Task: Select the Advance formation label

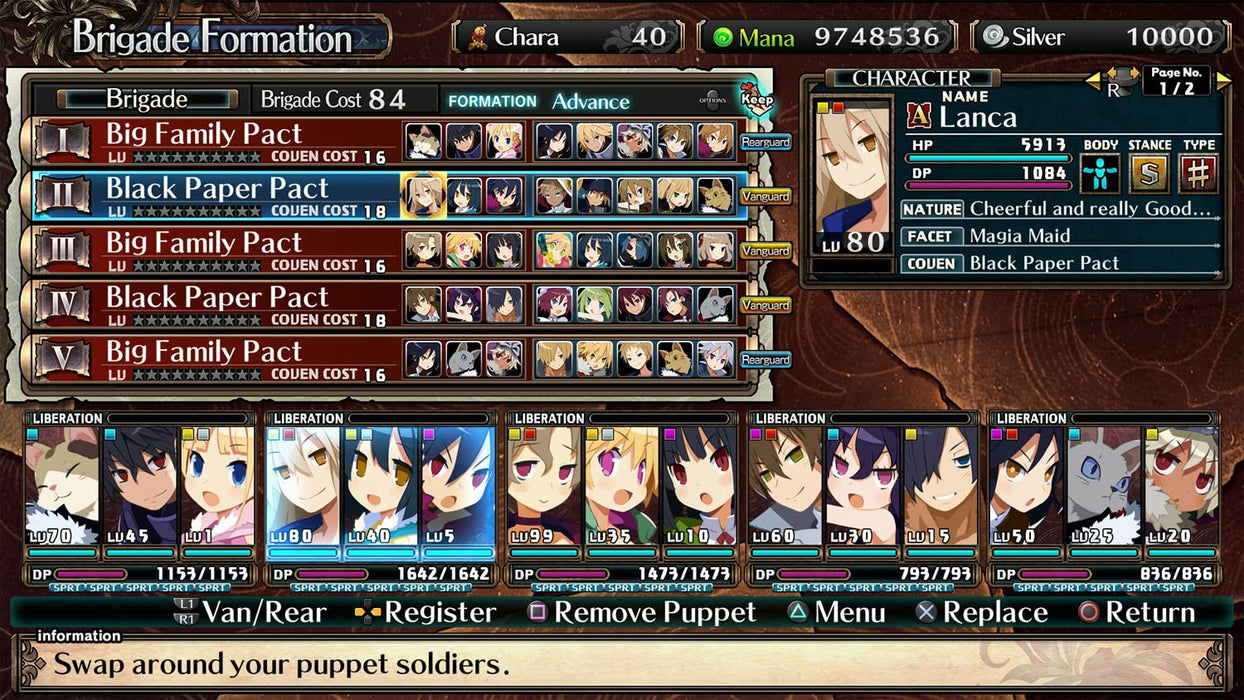Action: (591, 101)
